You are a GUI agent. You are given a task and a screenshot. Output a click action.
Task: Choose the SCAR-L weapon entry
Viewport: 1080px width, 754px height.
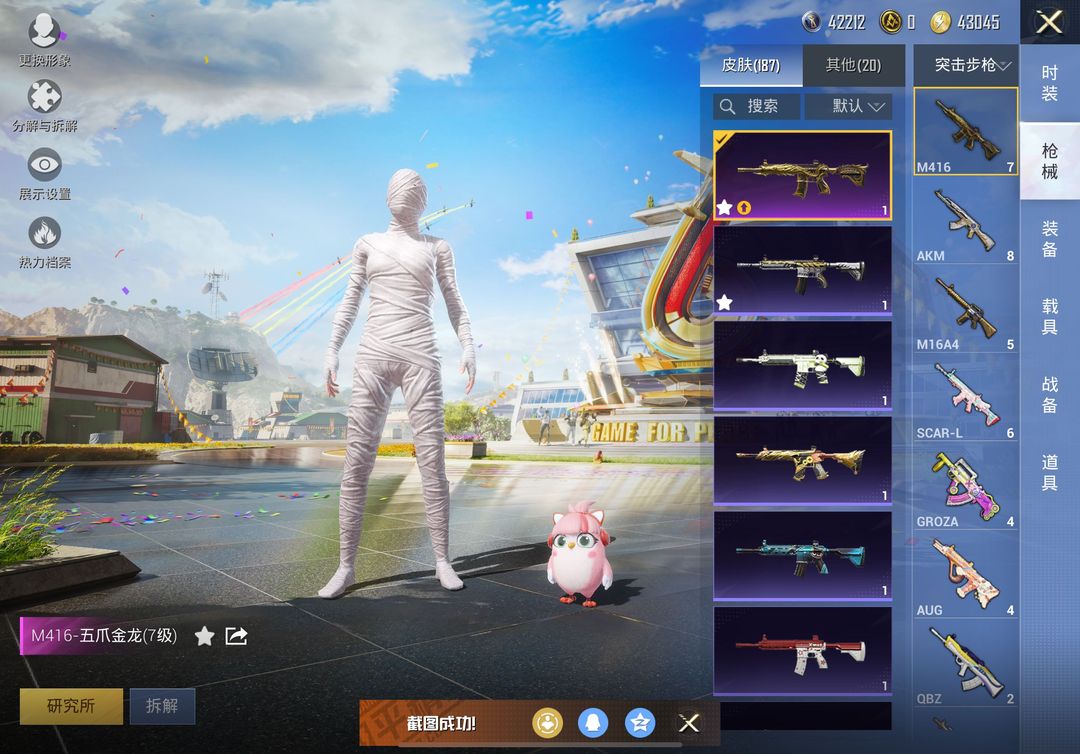click(x=965, y=401)
